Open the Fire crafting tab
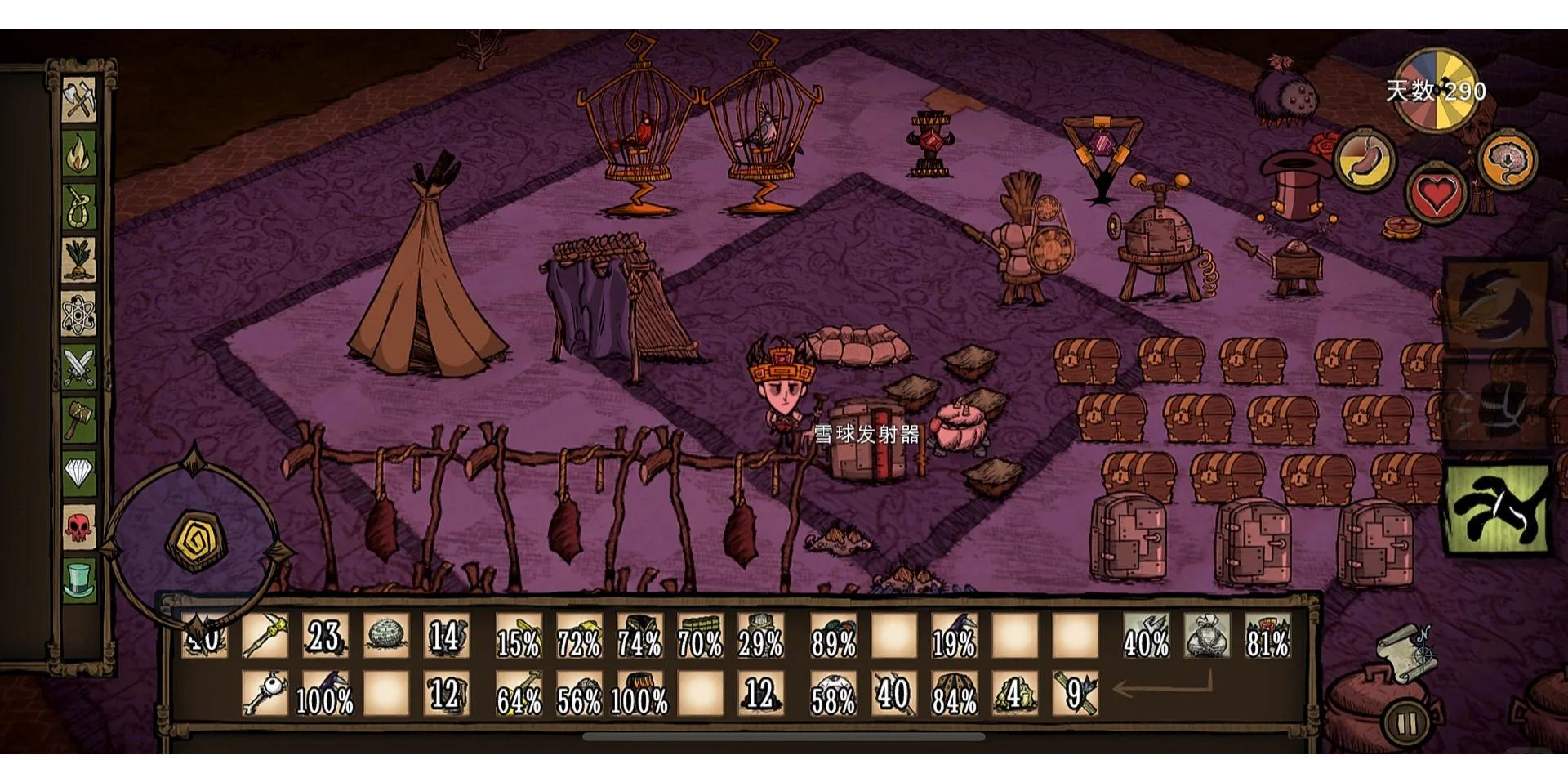1568x760 pixels. [79, 153]
